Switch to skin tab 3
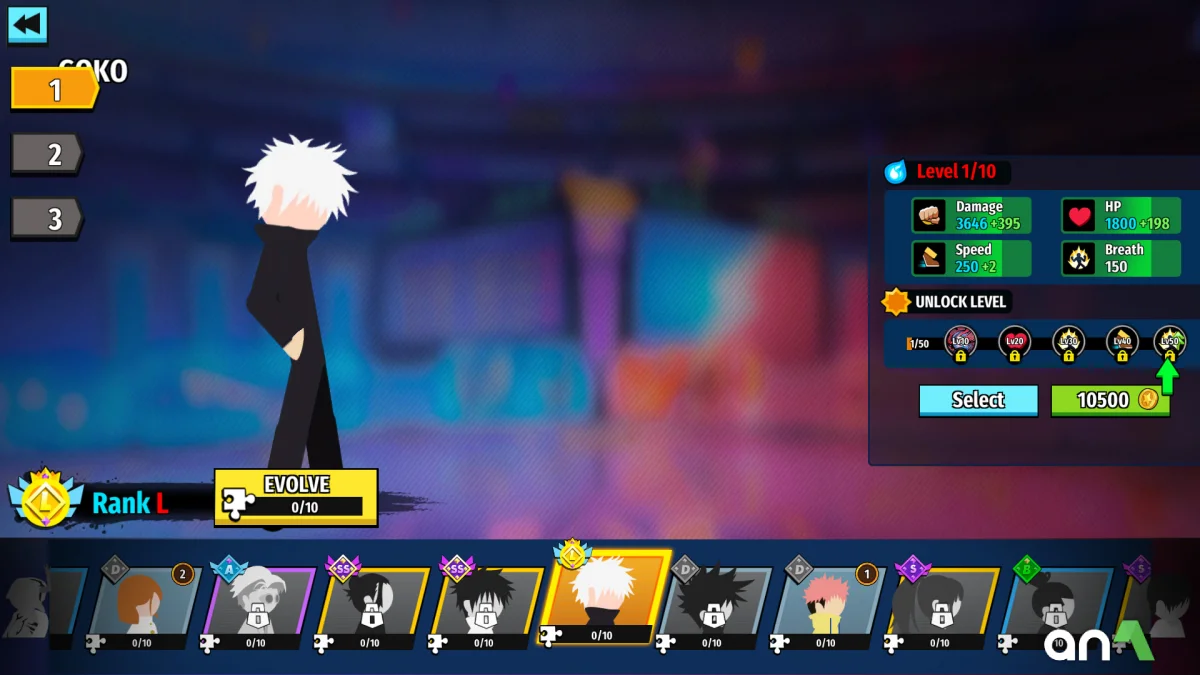Image resolution: width=1200 pixels, height=675 pixels. pos(48,218)
